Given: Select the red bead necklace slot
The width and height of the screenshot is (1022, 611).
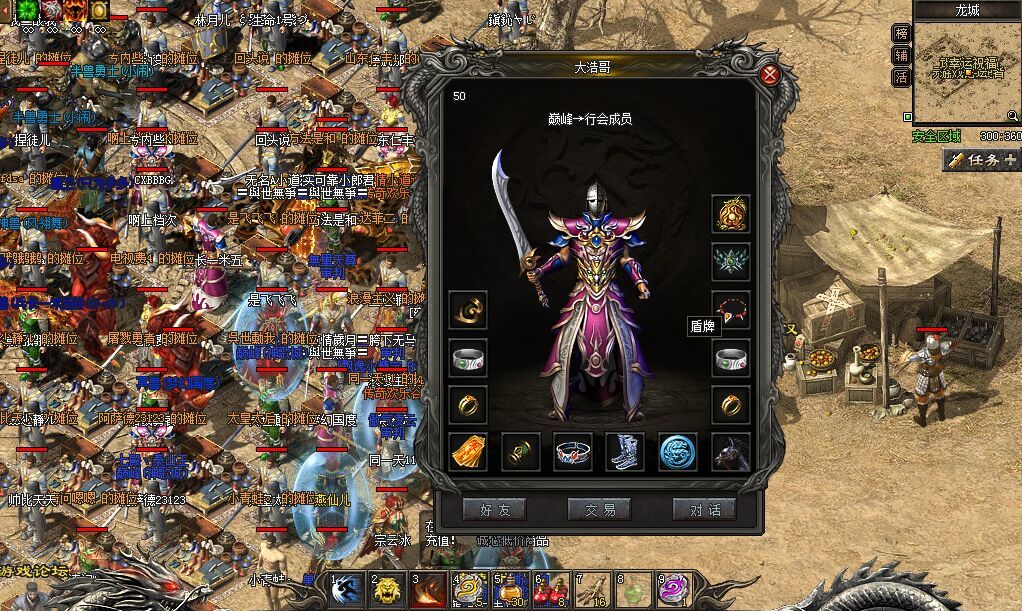Looking at the screenshot, I should pos(731,310).
